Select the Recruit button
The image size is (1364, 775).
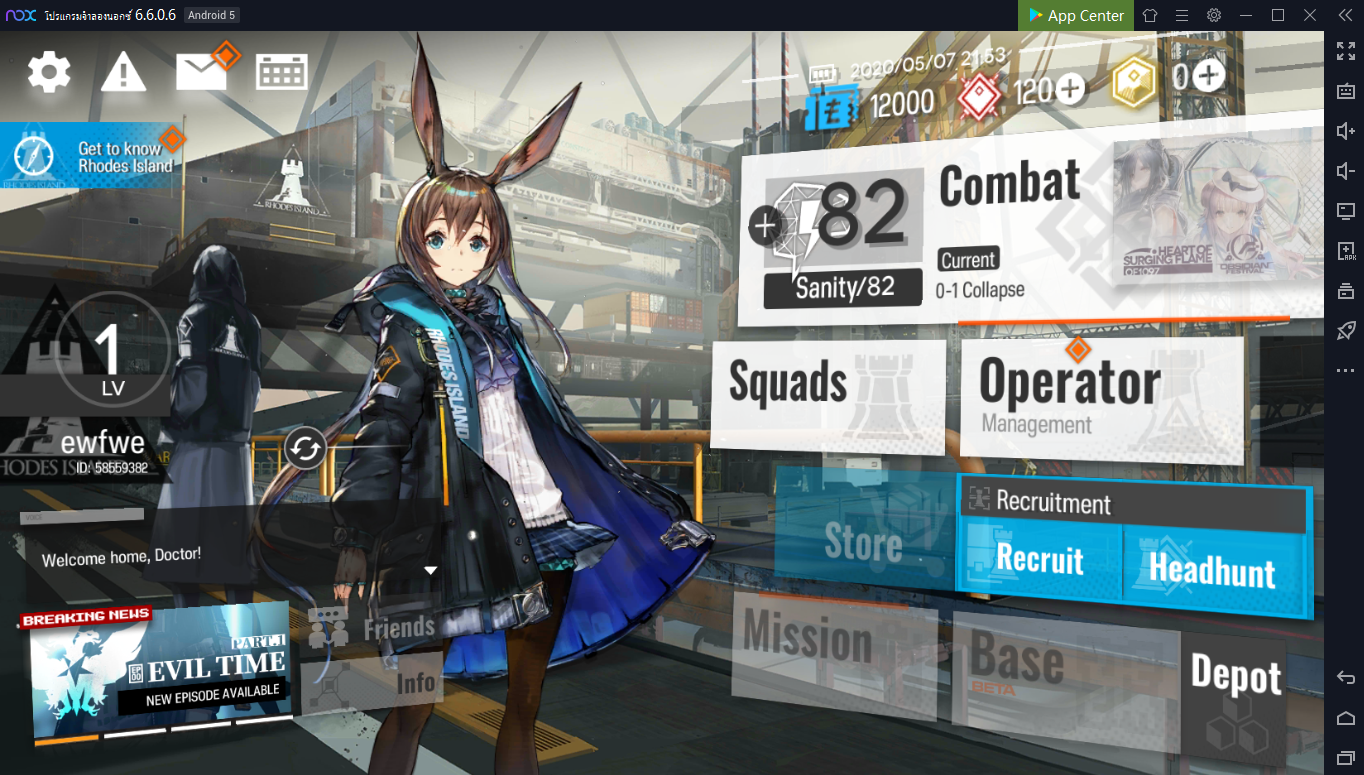(1039, 560)
